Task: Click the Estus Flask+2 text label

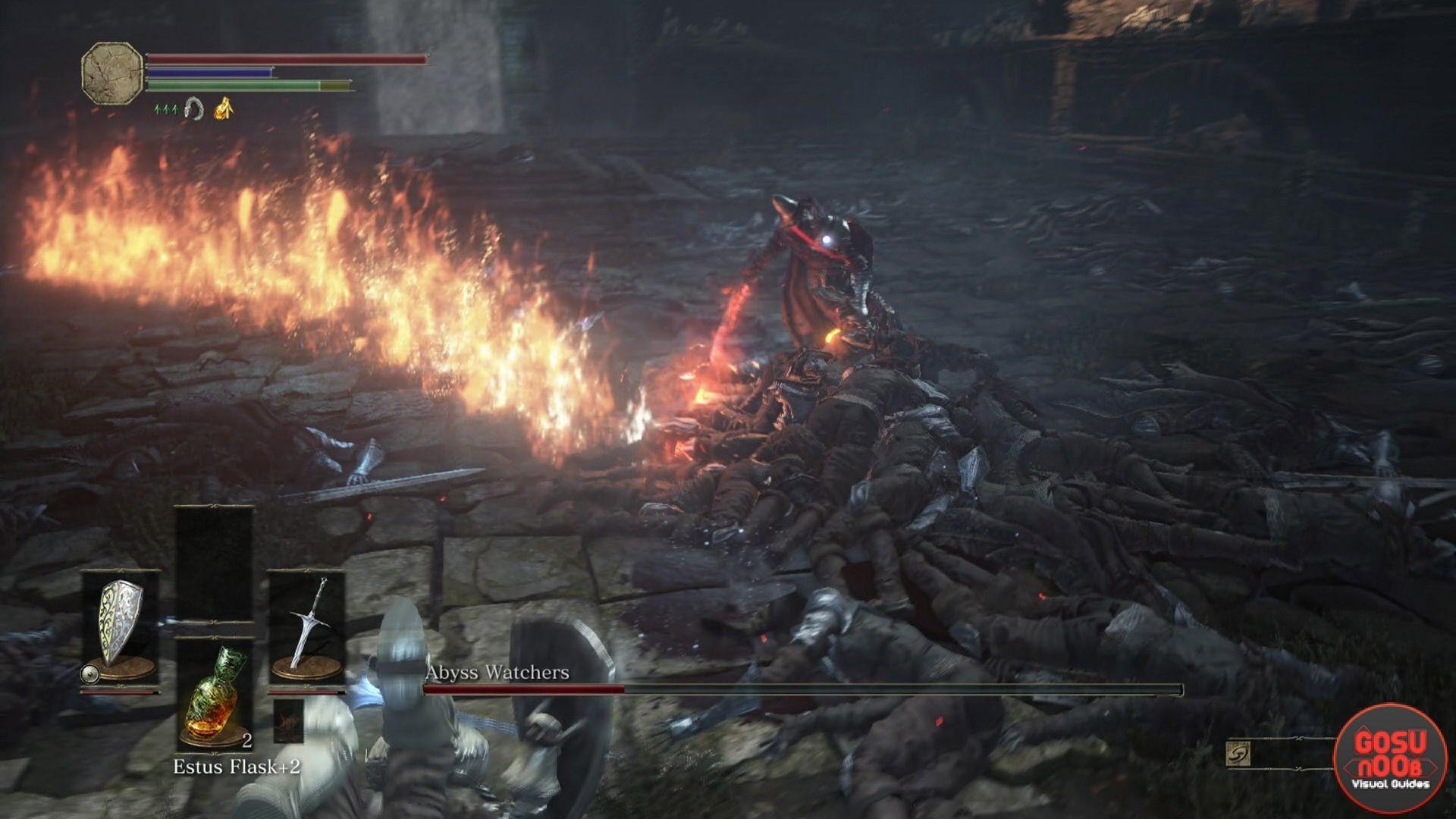Action: tap(237, 765)
